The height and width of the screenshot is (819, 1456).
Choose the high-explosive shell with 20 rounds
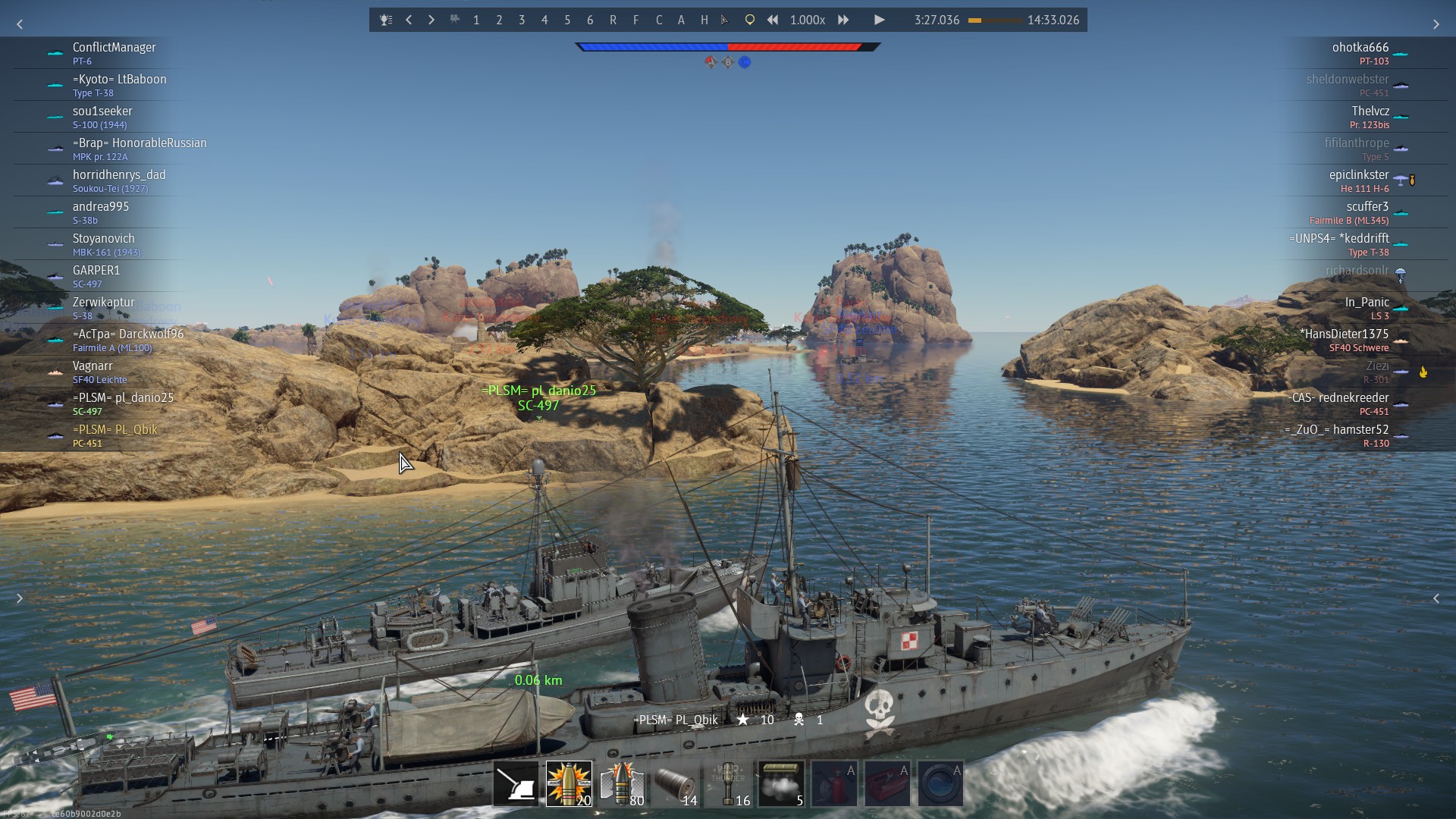click(569, 783)
